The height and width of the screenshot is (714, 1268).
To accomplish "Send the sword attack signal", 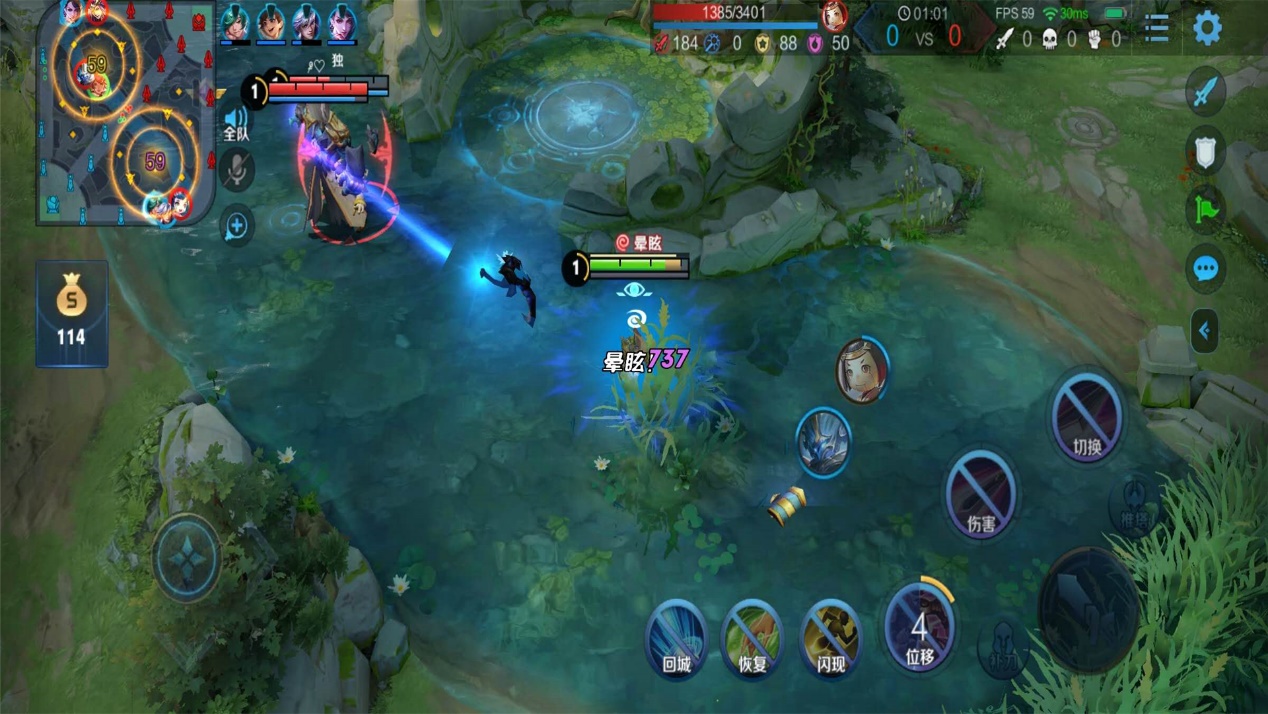I will click(1205, 92).
